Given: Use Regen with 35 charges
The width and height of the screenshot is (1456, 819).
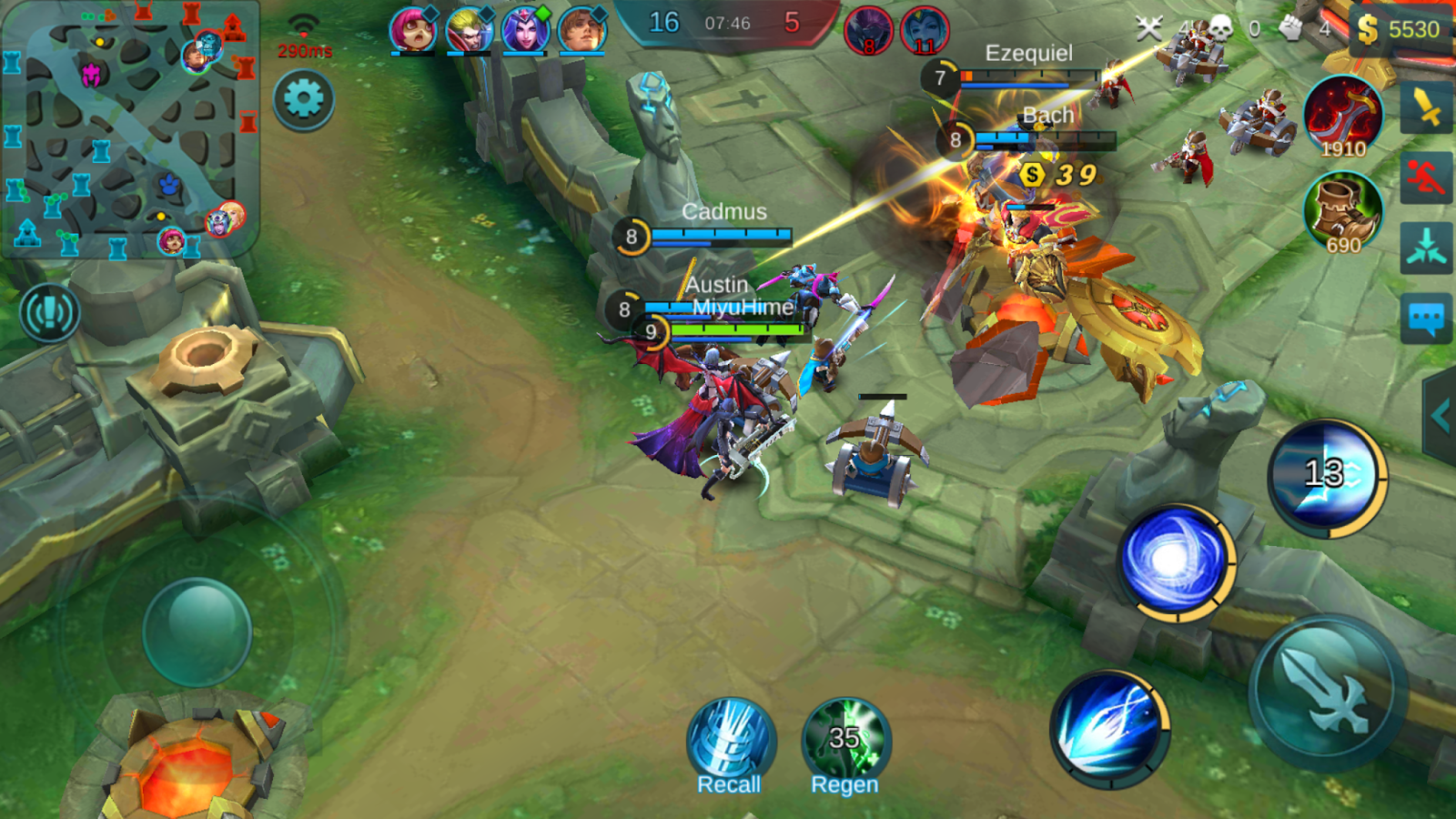Looking at the screenshot, I should (x=842, y=737).
